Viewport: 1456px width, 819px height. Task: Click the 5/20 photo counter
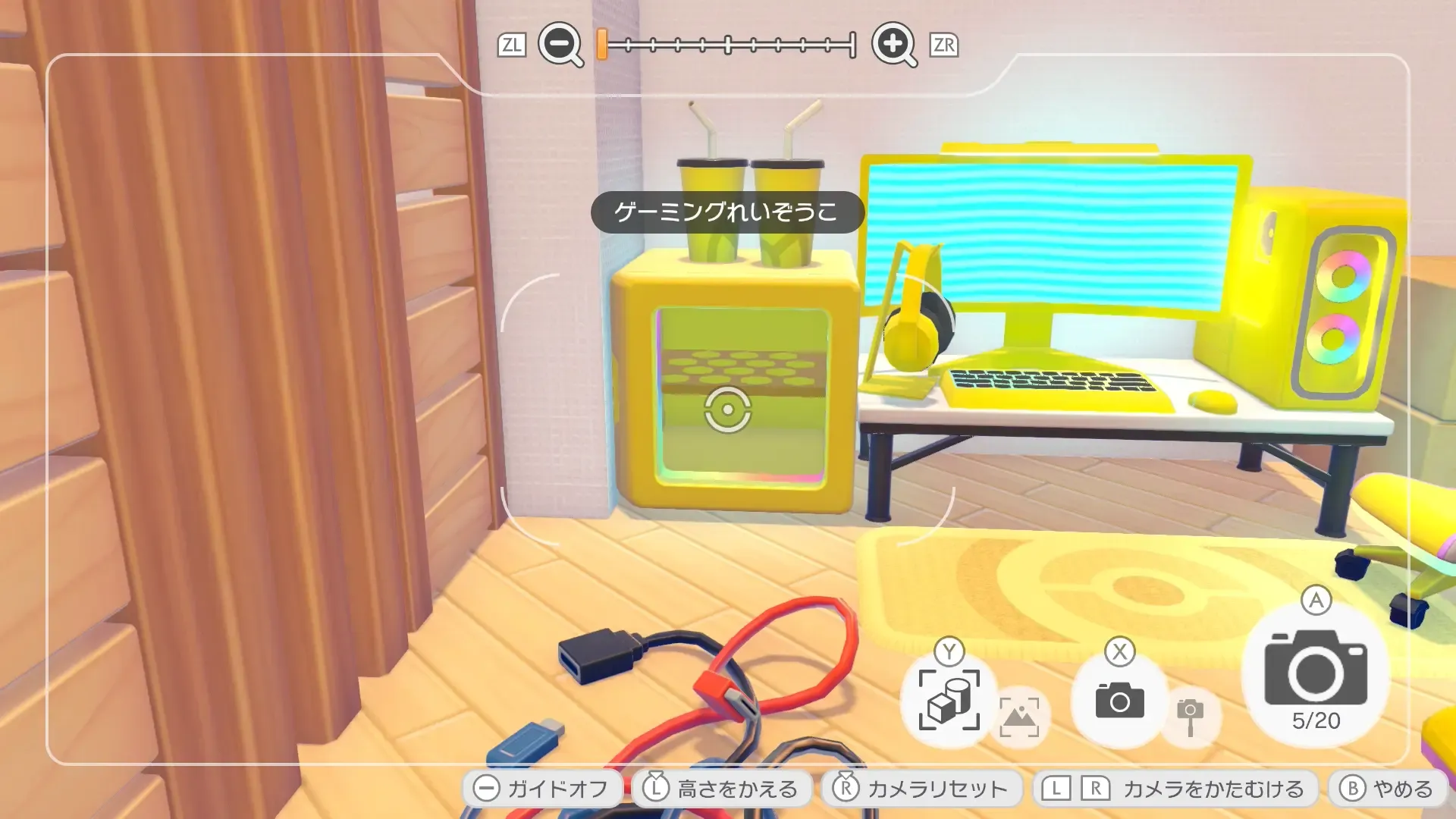[x=1316, y=721]
